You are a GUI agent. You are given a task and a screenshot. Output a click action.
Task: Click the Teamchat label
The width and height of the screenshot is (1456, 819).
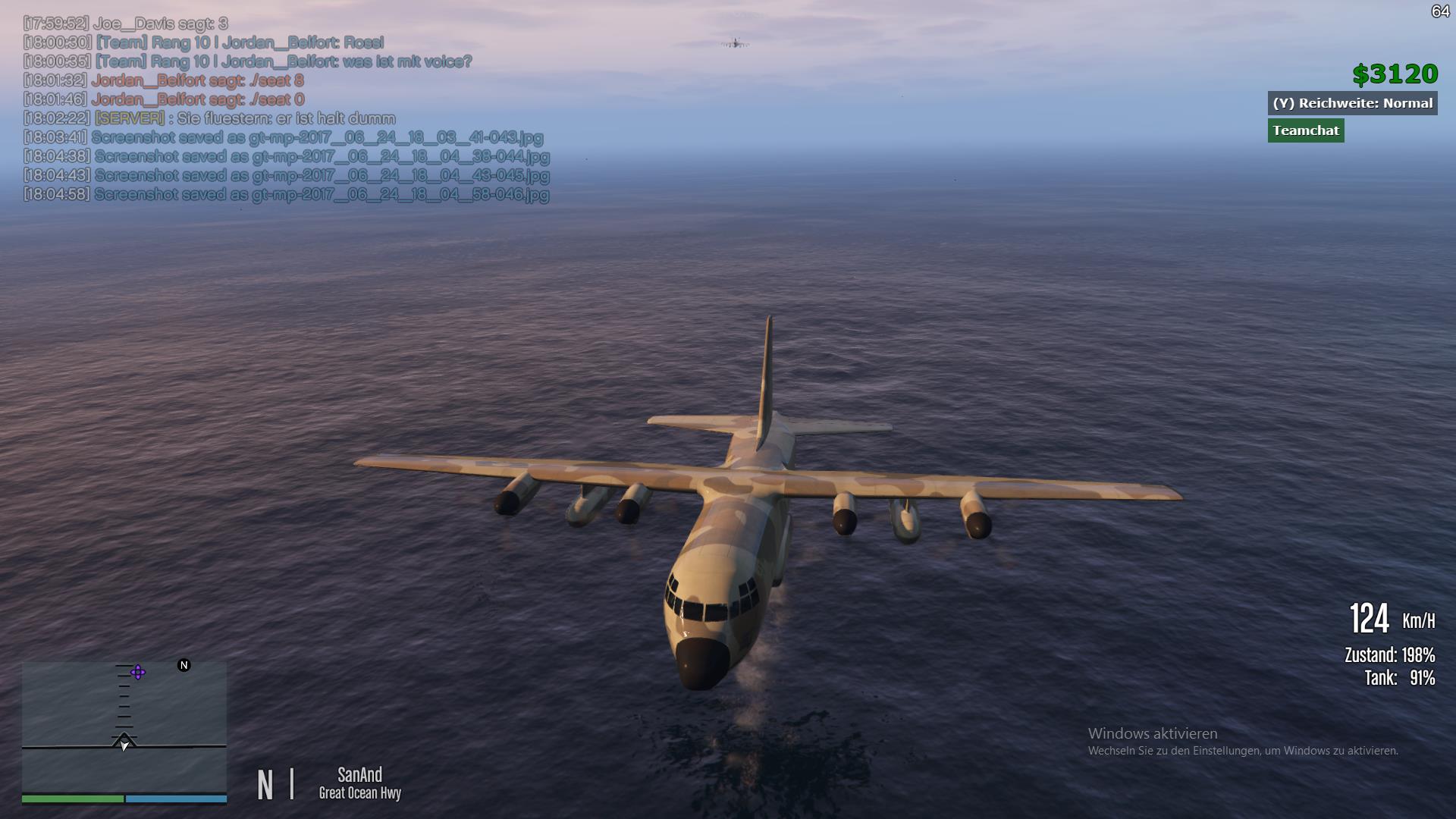click(x=1305, y=130)
